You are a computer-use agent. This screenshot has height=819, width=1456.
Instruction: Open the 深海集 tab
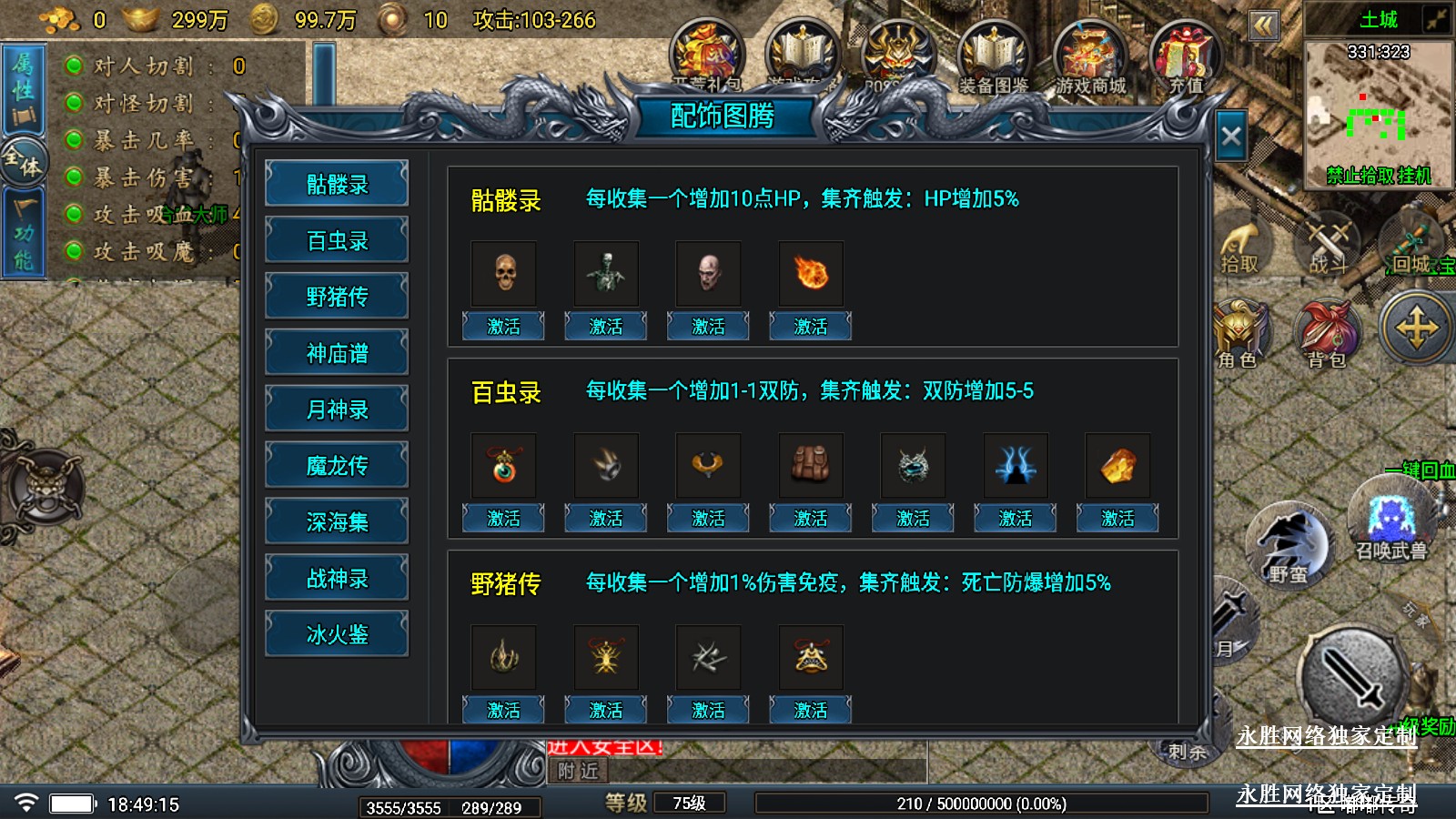coord(337,522)
